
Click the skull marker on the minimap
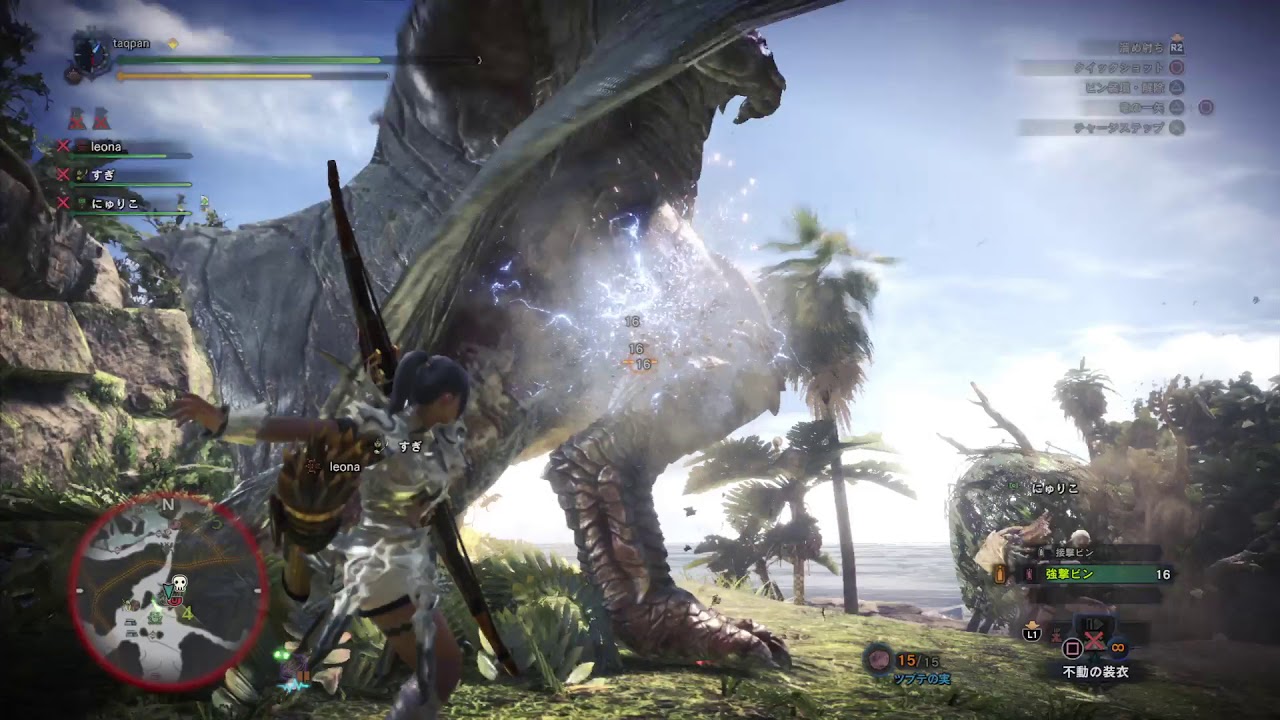pos(180,583)
